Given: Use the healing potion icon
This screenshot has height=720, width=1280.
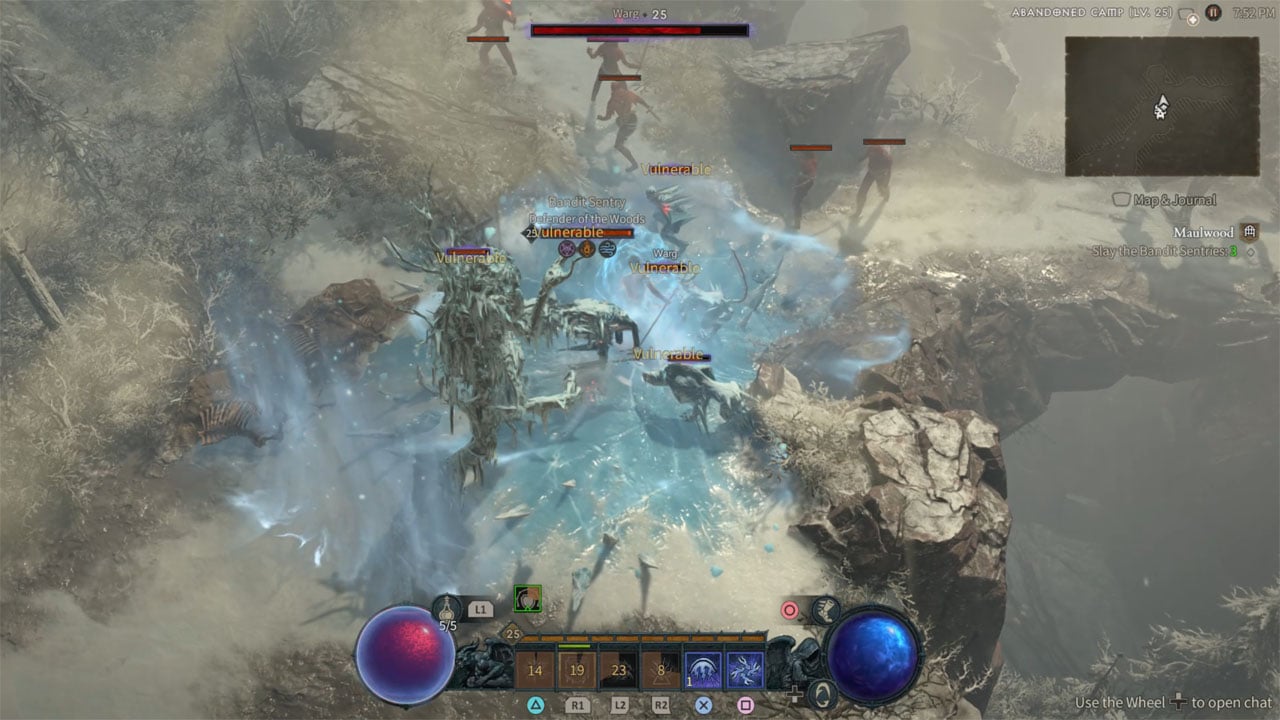Looking at the screenshot, I should [447, 607].
